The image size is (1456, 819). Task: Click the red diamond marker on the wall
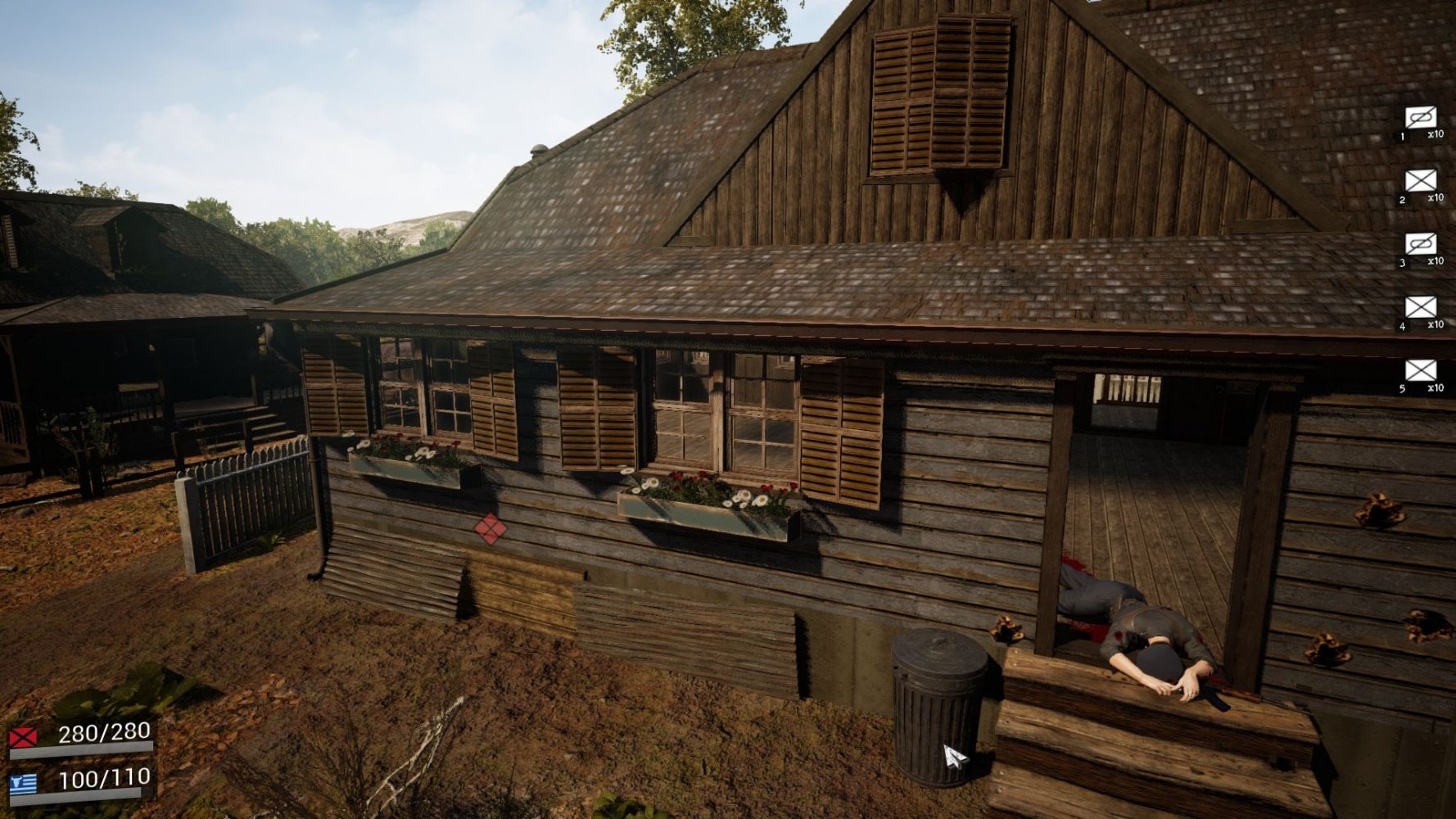coord(490,527)
